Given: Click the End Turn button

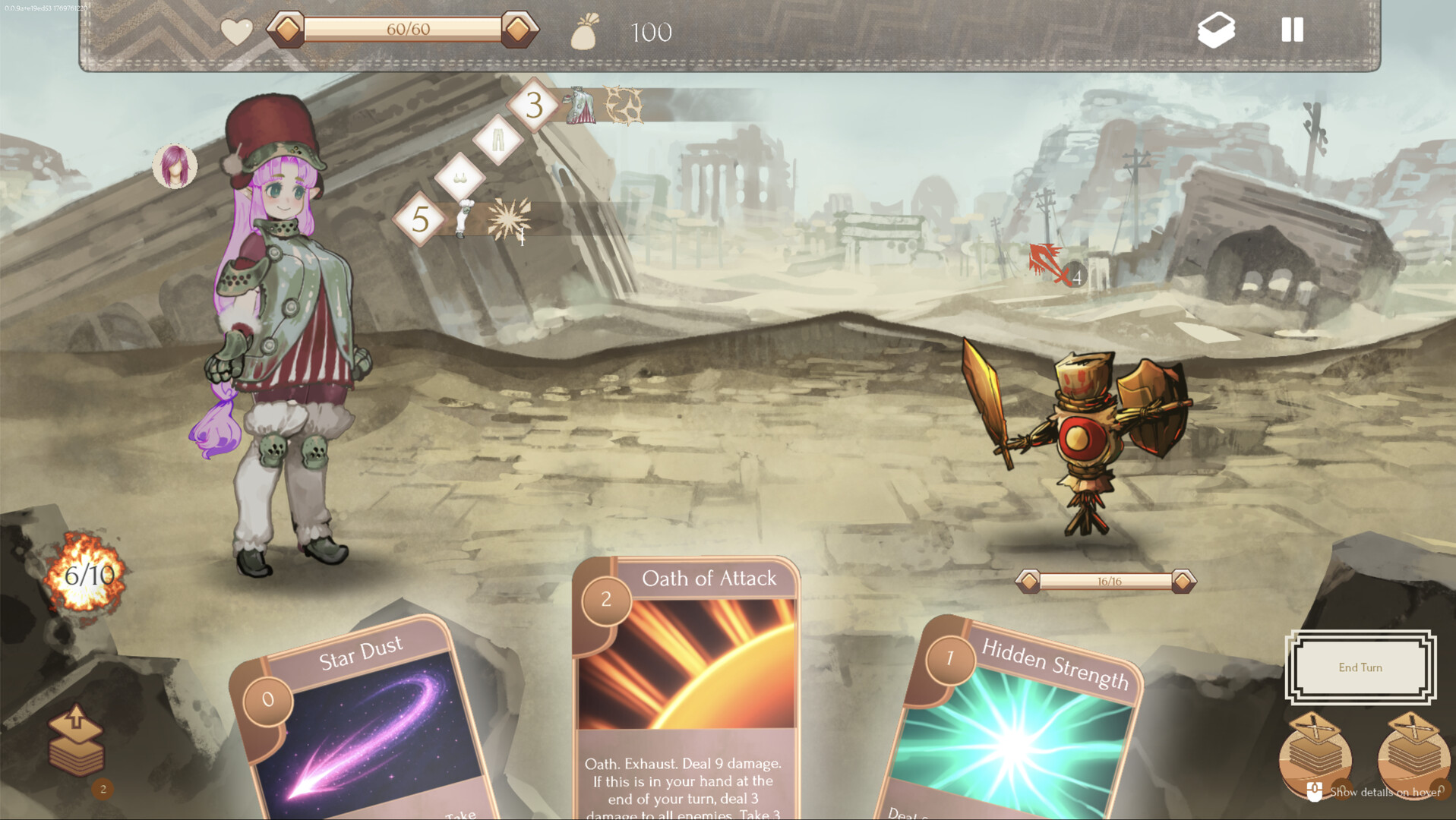Looking at the screenshot, I should [1360, 667].
